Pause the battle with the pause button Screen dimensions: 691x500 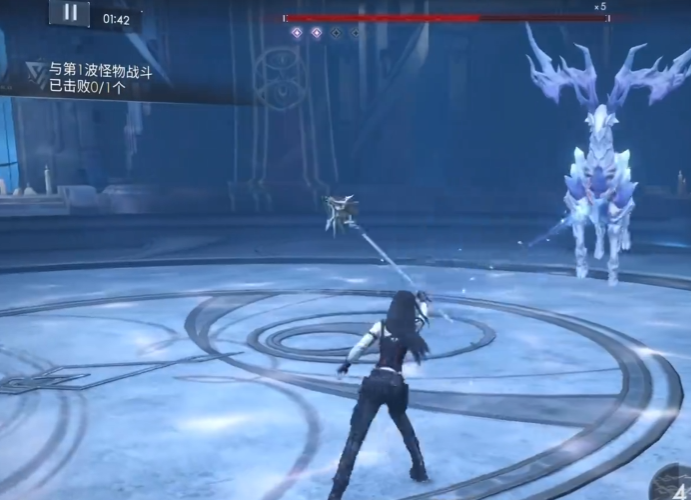tap(69, 13)
